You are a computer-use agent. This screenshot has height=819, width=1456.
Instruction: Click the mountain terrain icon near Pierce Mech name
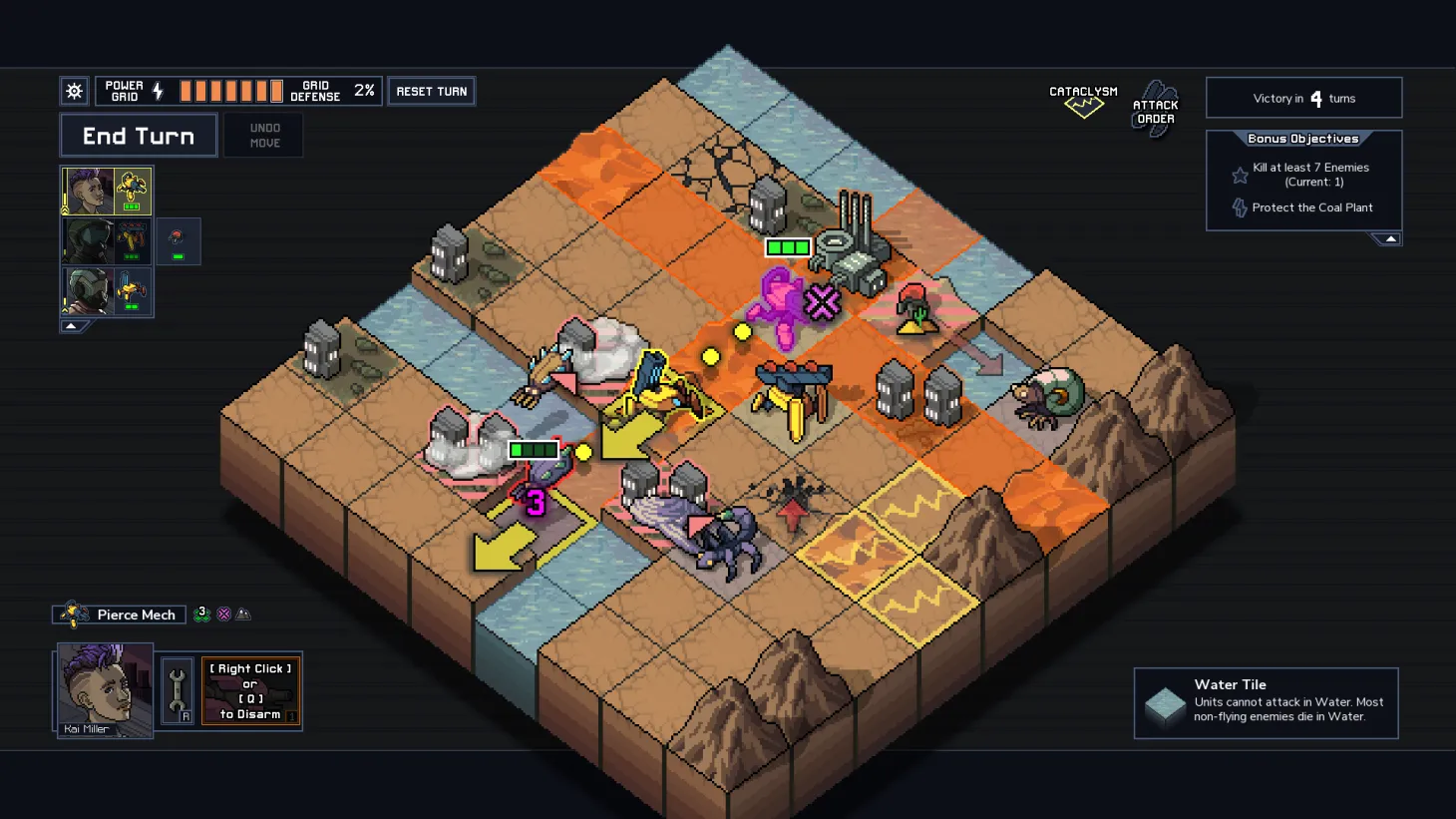click(x=244, y=614)
